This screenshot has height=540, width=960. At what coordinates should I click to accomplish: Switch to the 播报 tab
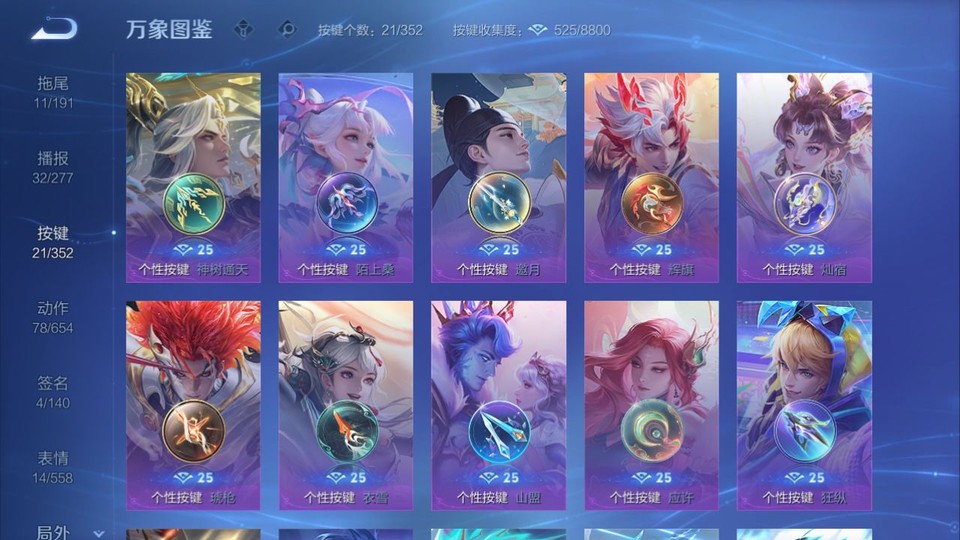click(x=54, y=167)
